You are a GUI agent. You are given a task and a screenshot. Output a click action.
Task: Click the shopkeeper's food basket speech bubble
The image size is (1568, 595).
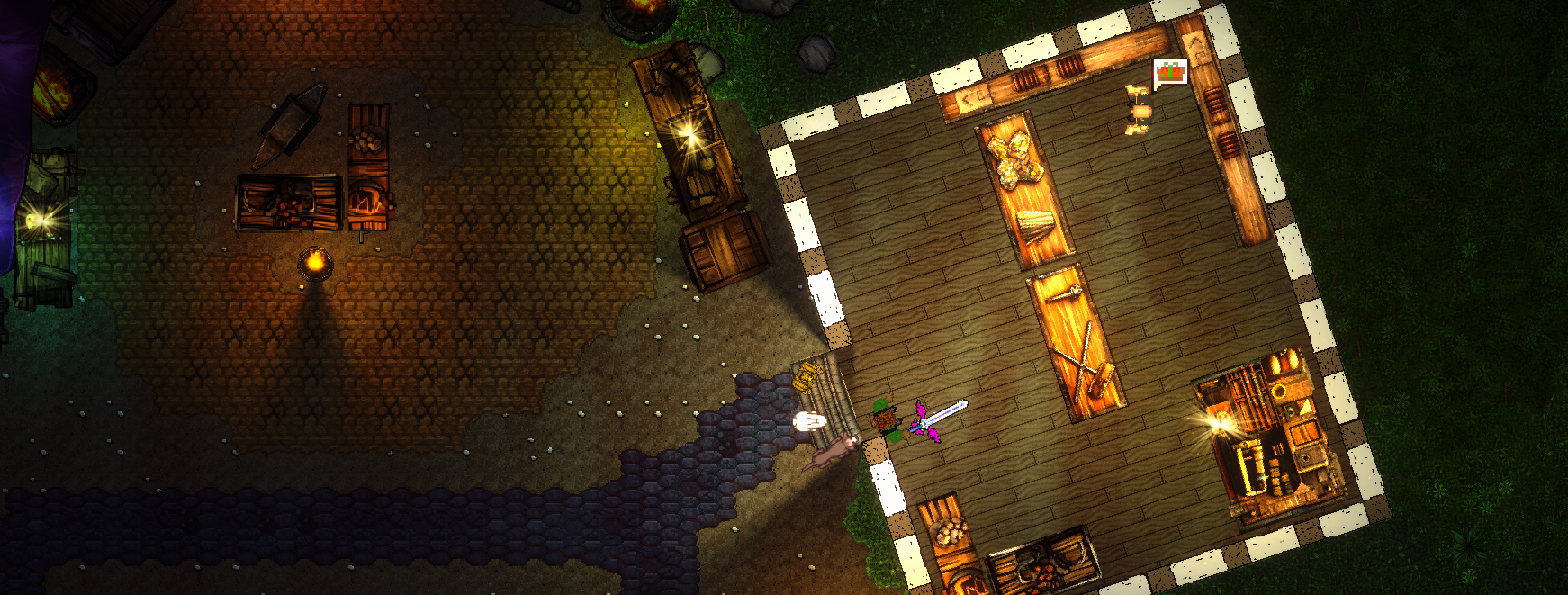[x=1170, y=73]
